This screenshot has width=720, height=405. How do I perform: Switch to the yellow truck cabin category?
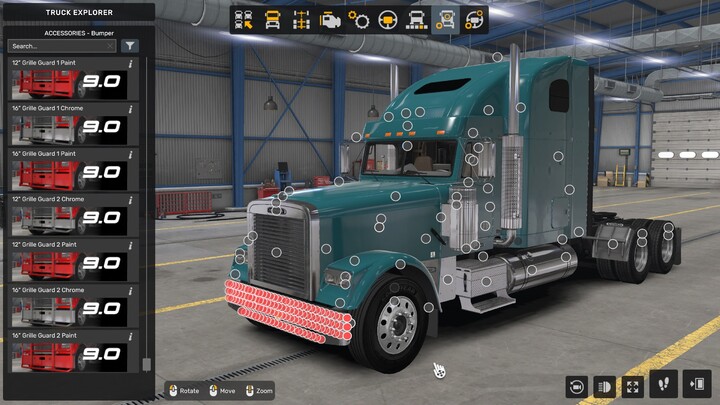tap(272, 20)
